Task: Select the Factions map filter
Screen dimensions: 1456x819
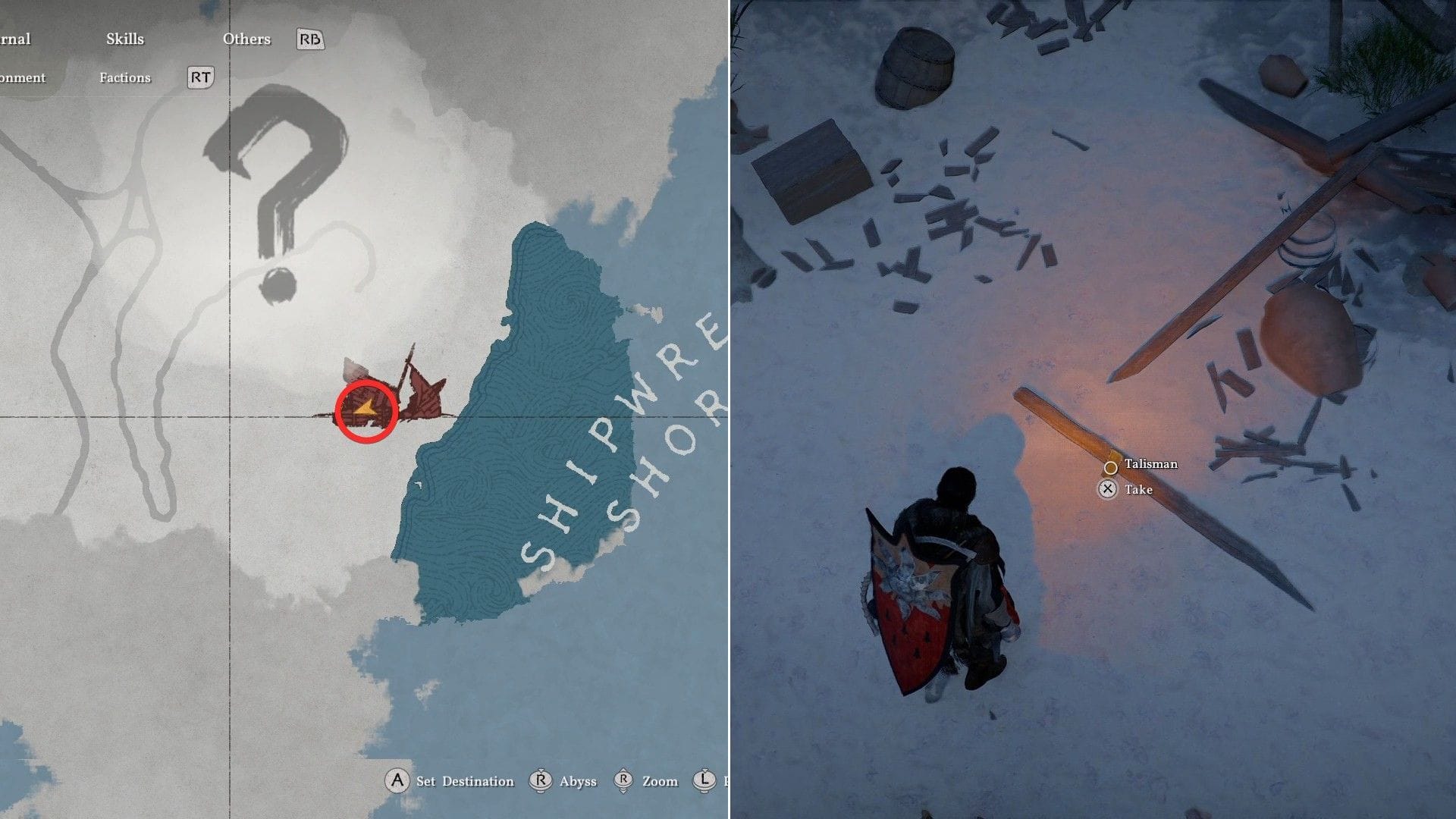Action: [x=125, y=78]
